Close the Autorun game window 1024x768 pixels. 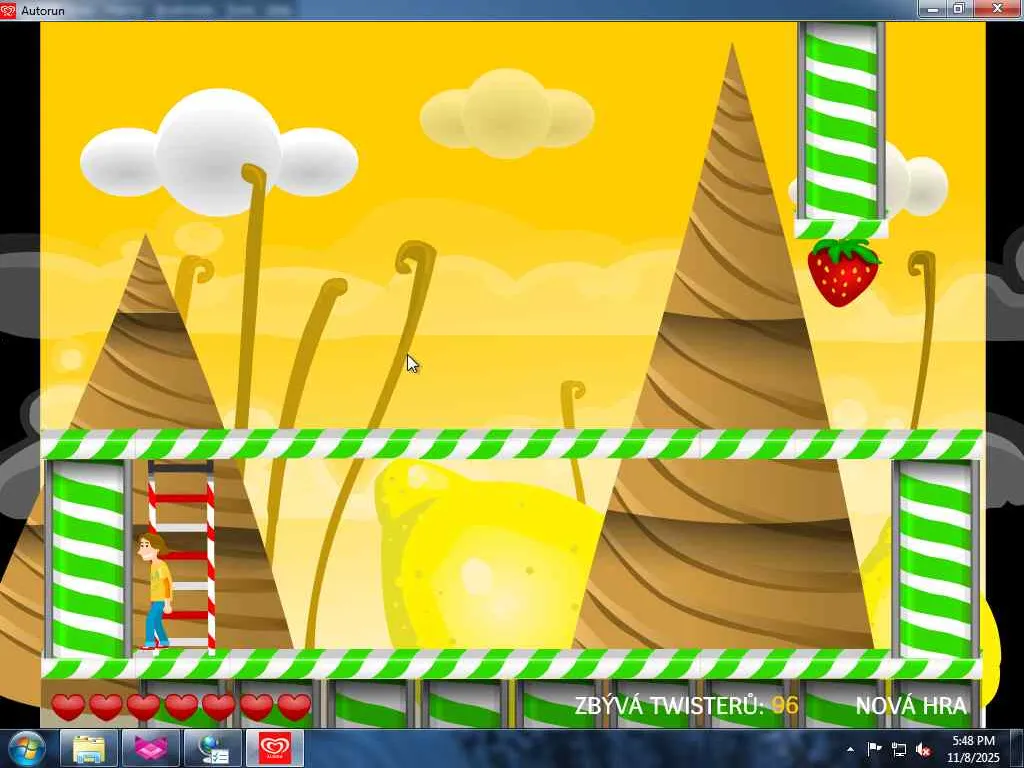pyautogui.click(x=996, y=9)
